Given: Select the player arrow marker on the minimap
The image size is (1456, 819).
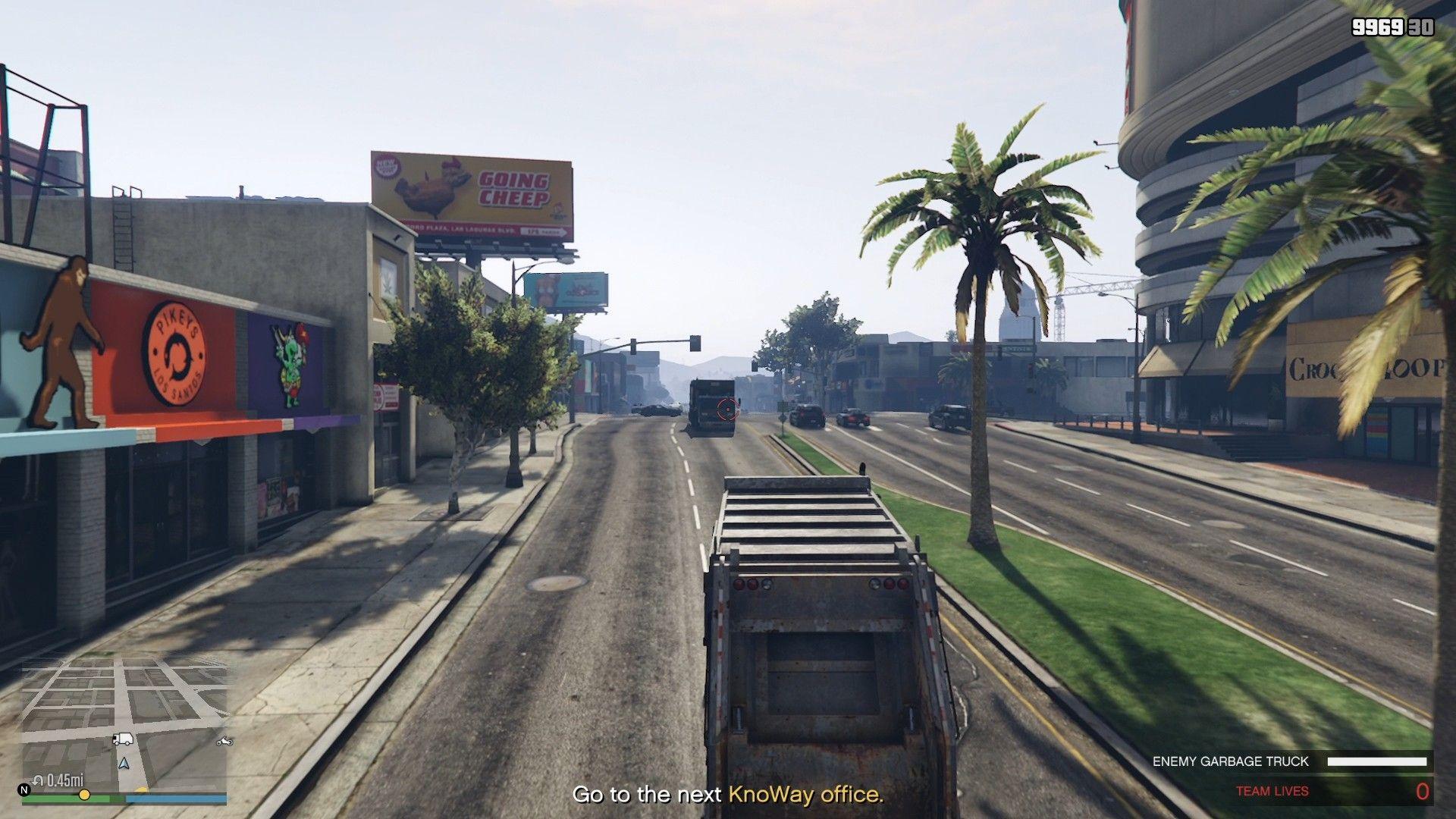Looking at the screenshot, I should tap(124, 764).
